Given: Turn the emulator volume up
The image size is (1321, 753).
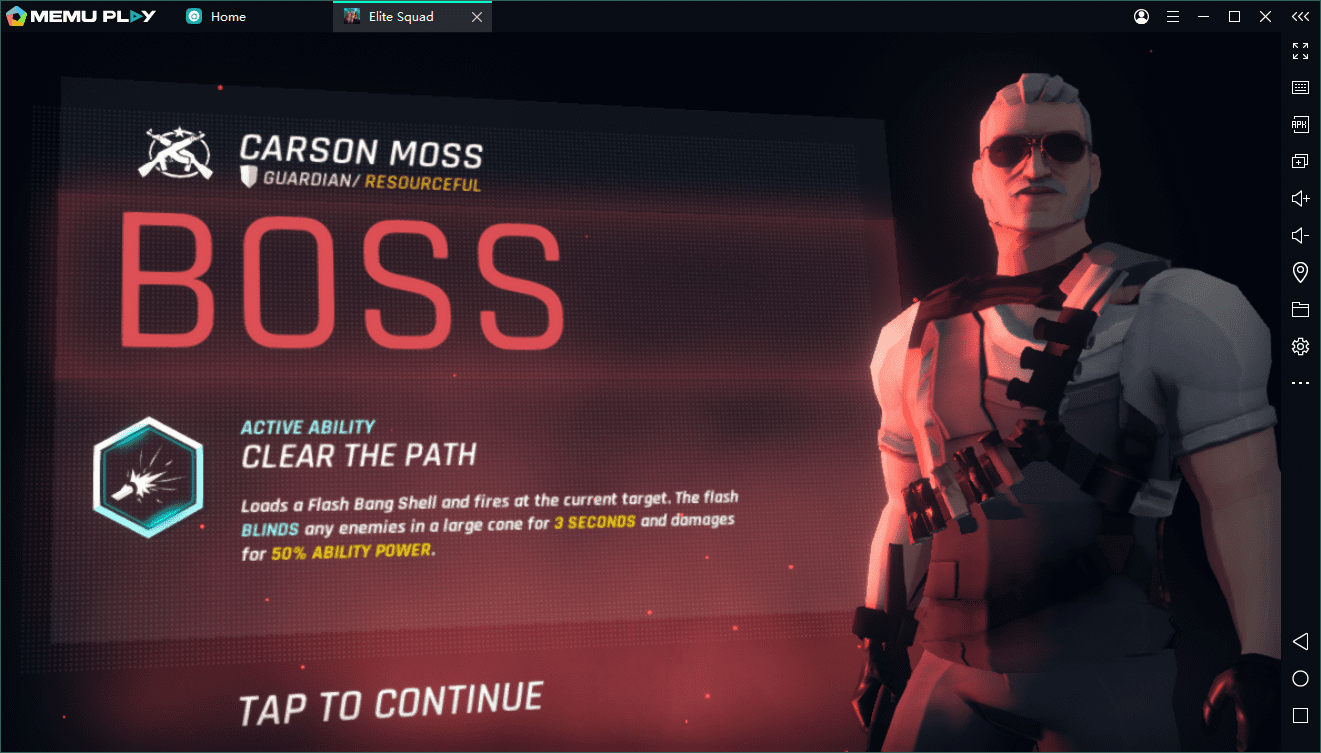Looking at the screenshot, I should coord(1300,198).
